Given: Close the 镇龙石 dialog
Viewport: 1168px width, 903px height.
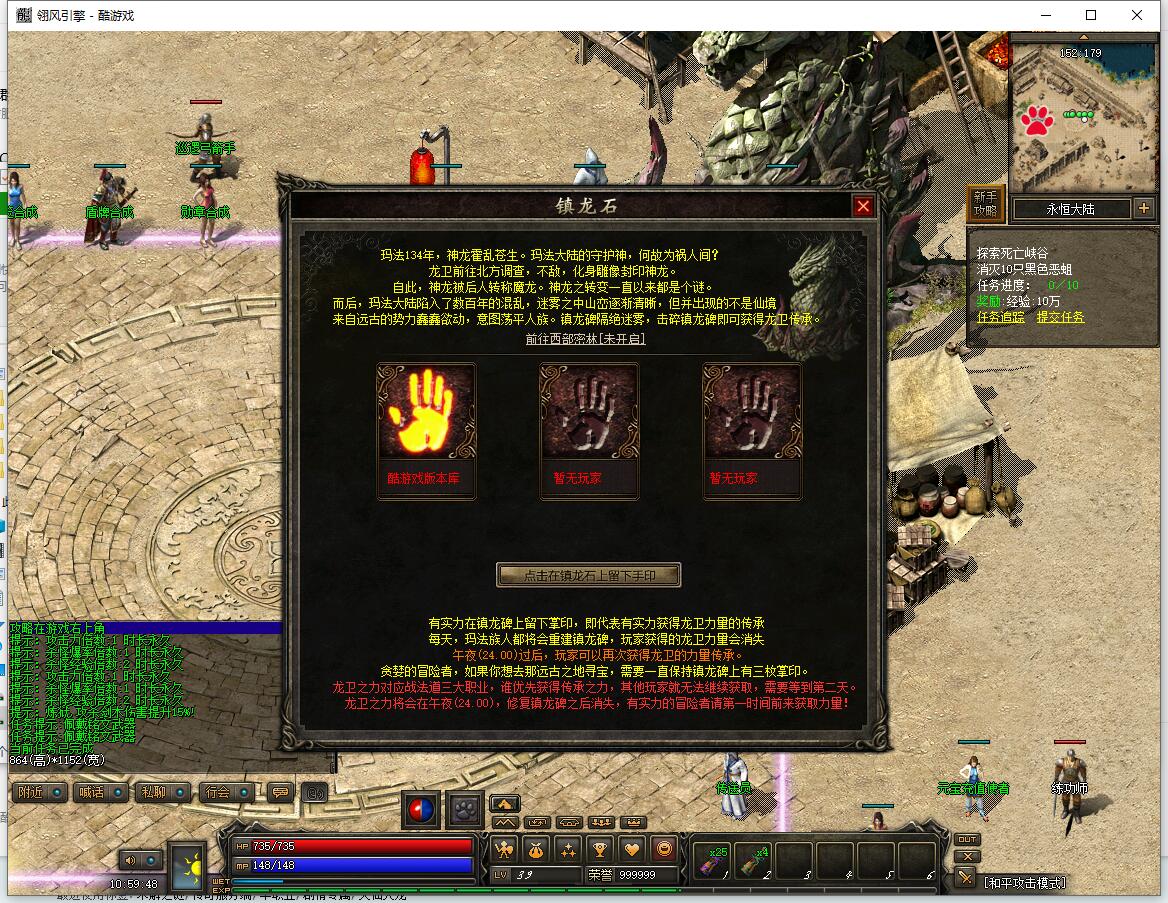Looking at the screenshot, I should [863, 206].
